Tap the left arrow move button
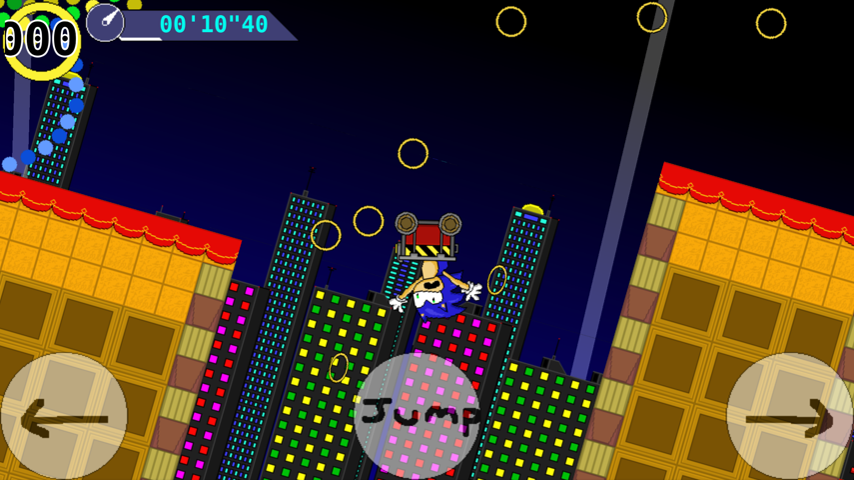 (63, 417)
